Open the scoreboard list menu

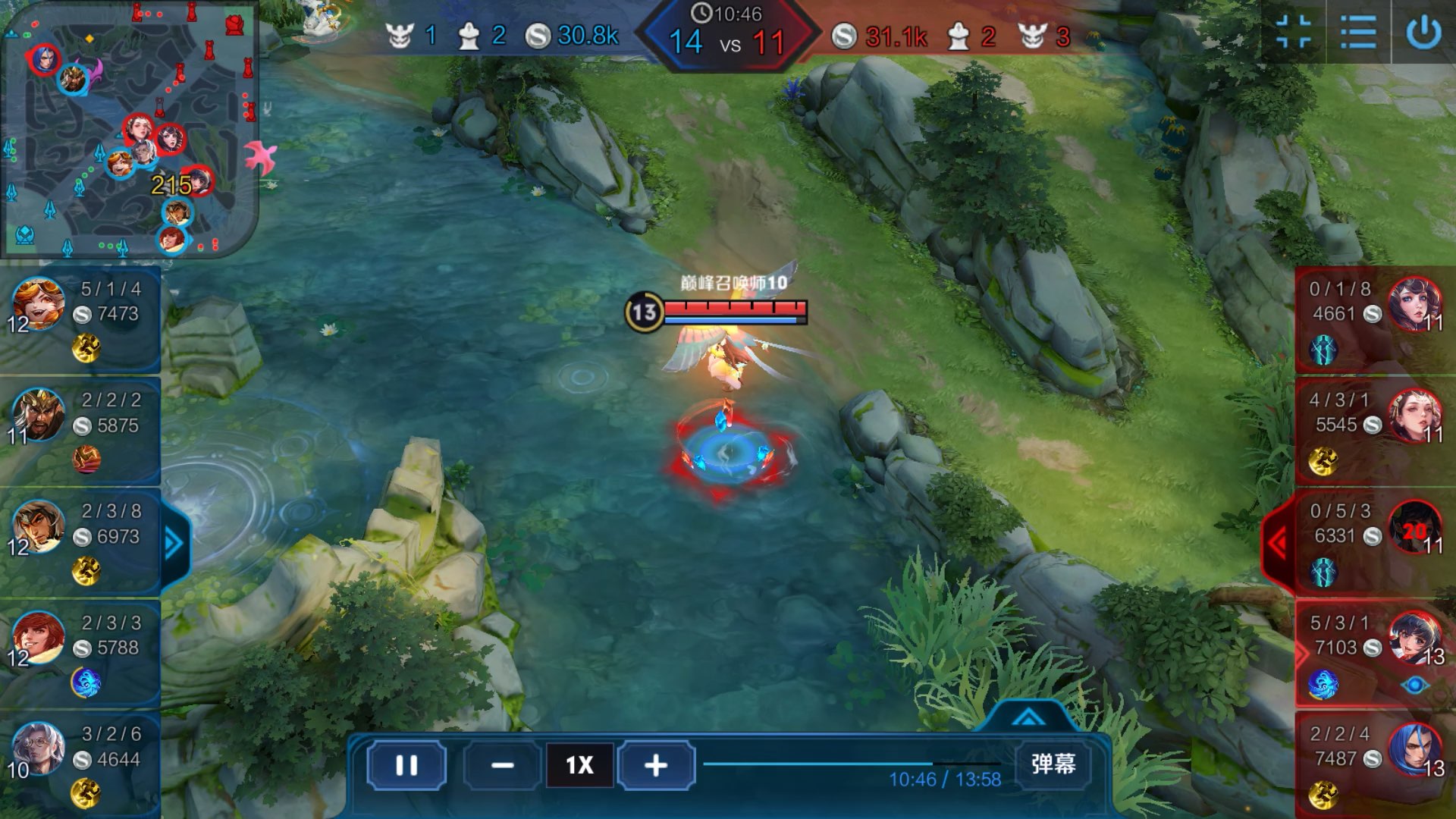click(1358, 33)
